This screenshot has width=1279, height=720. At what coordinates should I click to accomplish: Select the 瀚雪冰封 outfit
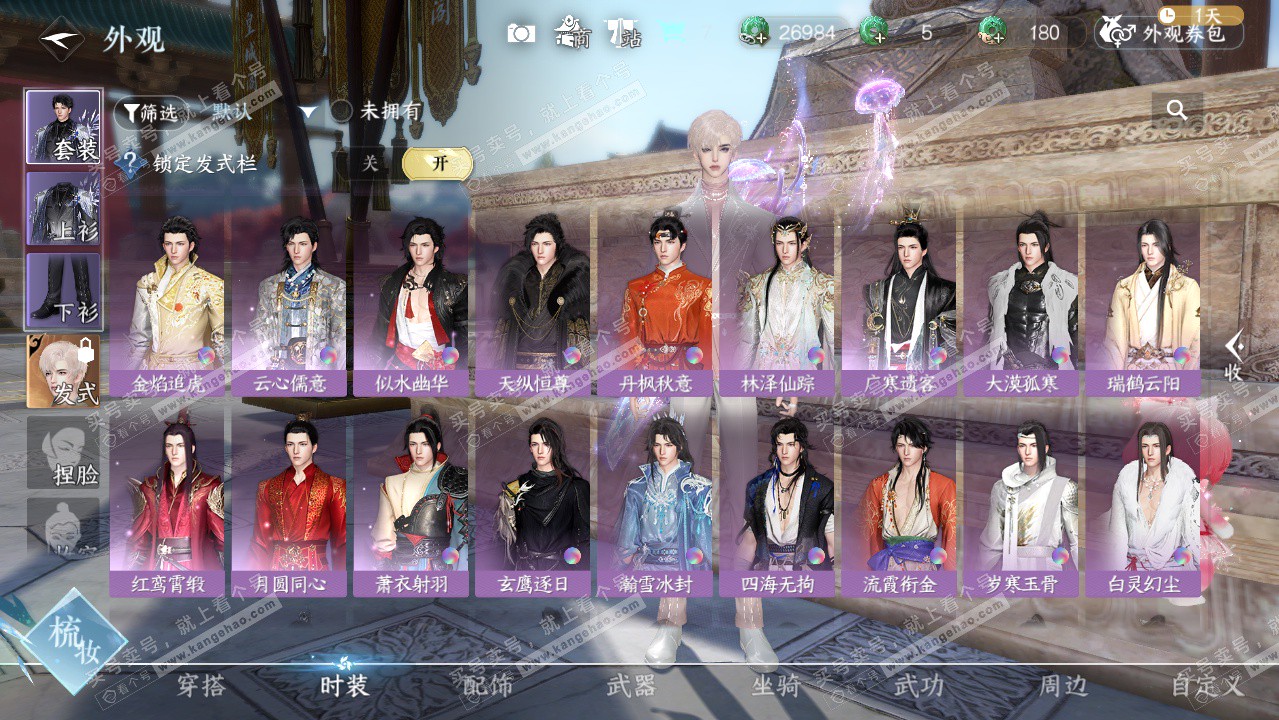click(x=655, y=498)
